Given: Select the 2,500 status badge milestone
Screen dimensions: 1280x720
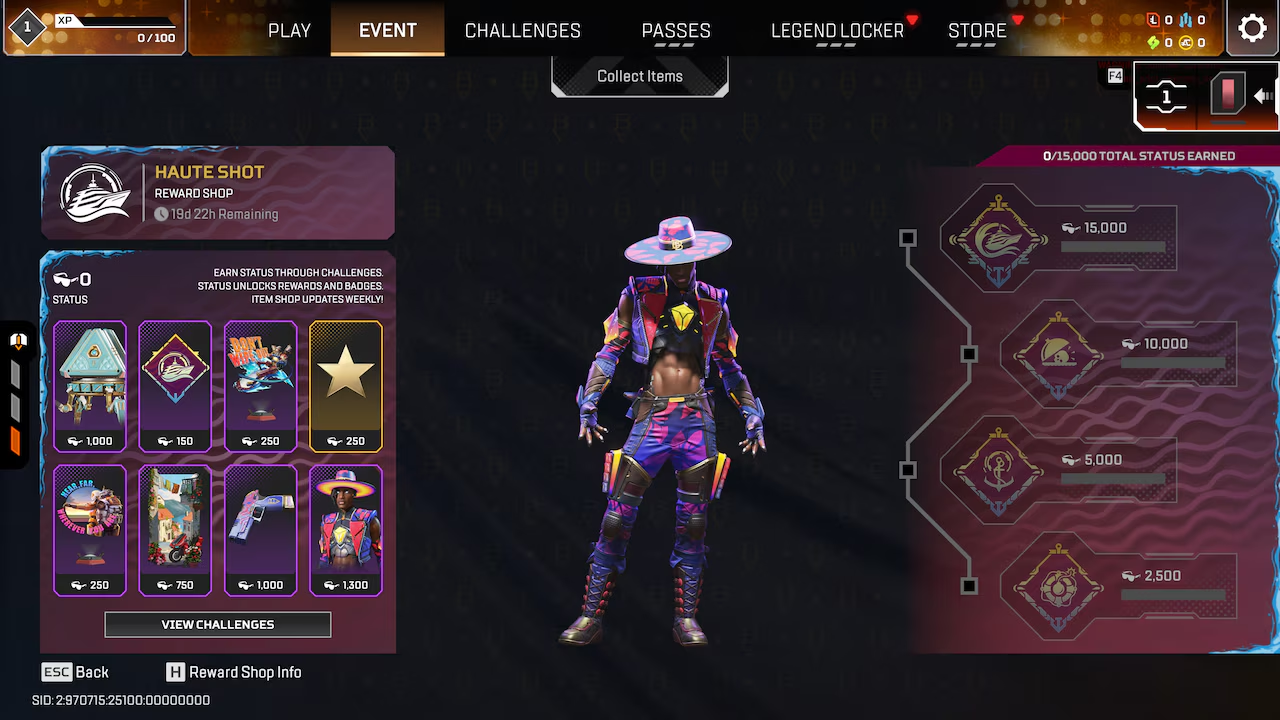Looking at the screenshot, I should coord(1058,586).
